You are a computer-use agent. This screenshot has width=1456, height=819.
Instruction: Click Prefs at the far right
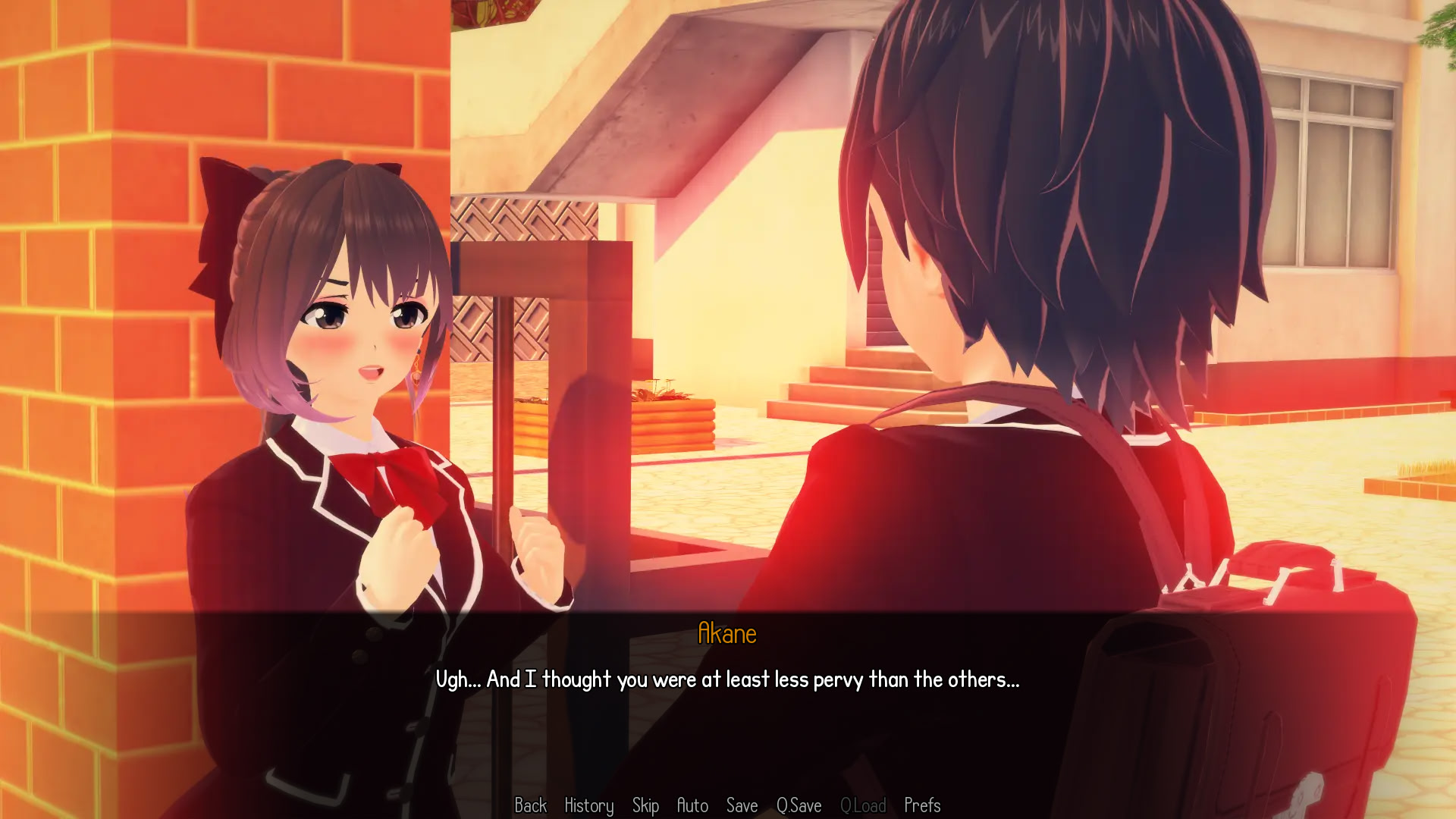922,806
